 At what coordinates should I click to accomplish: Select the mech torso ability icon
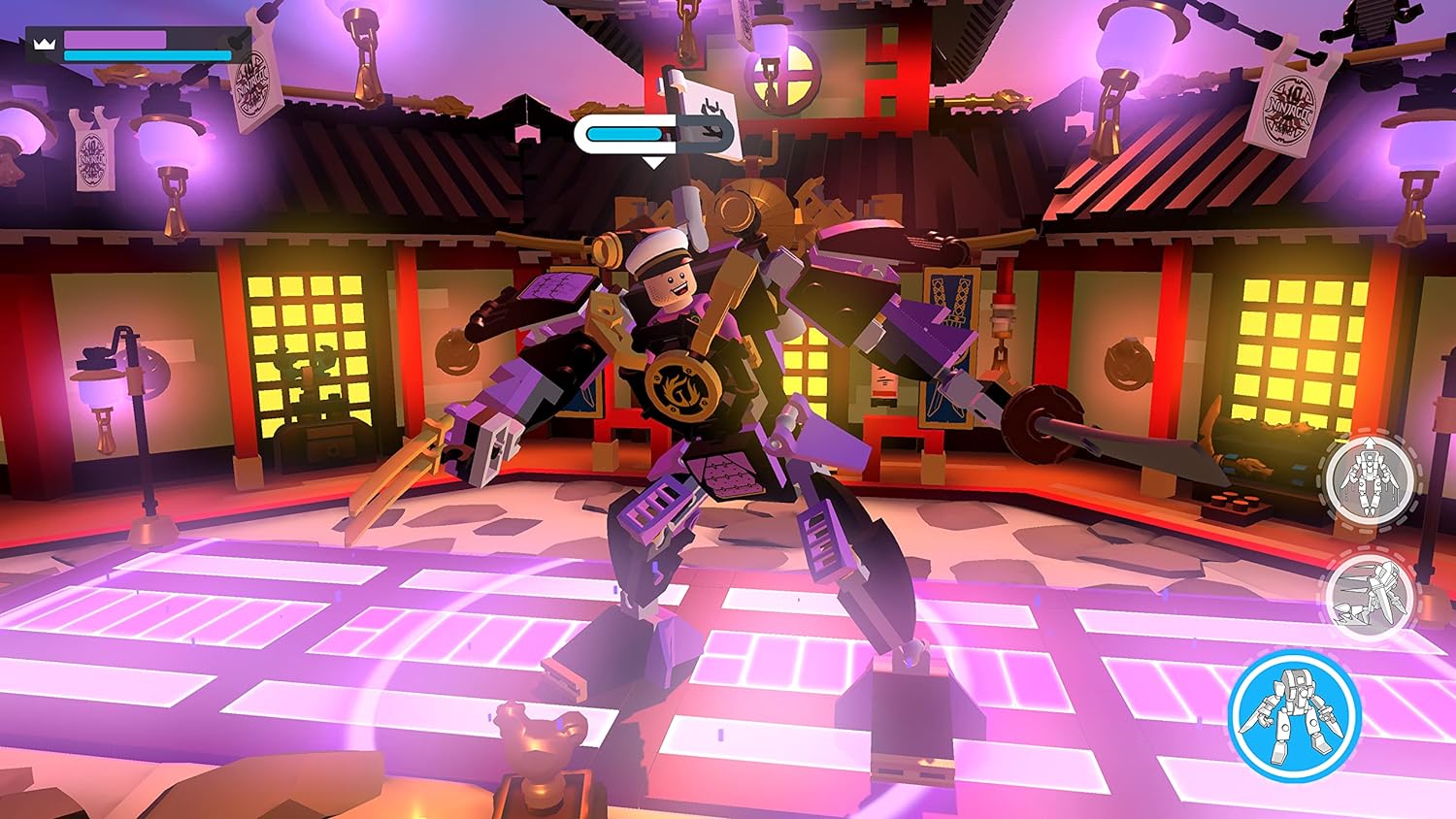(1369, 479)
